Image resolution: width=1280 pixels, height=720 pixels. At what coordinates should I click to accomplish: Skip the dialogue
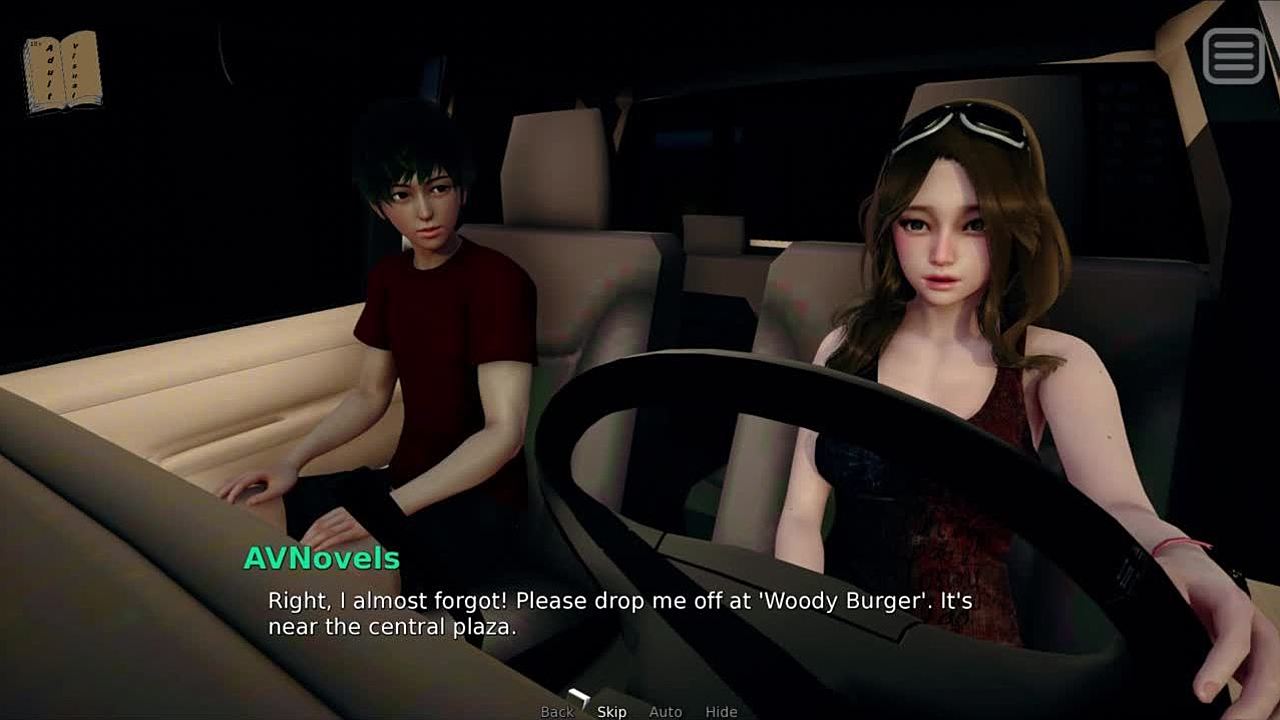612,712
